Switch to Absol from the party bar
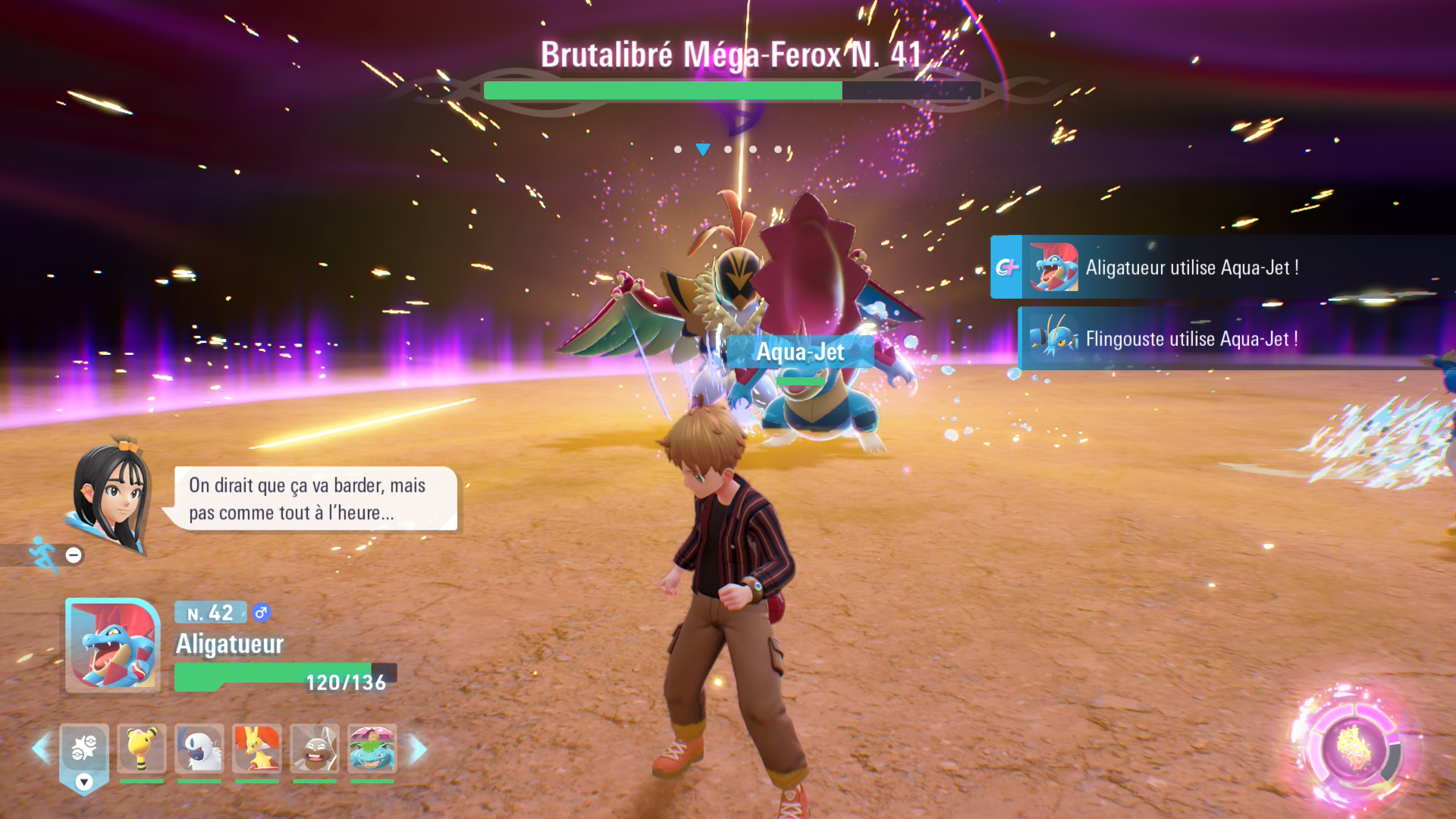Screen dimensions: 1456x819 point(199,749)
